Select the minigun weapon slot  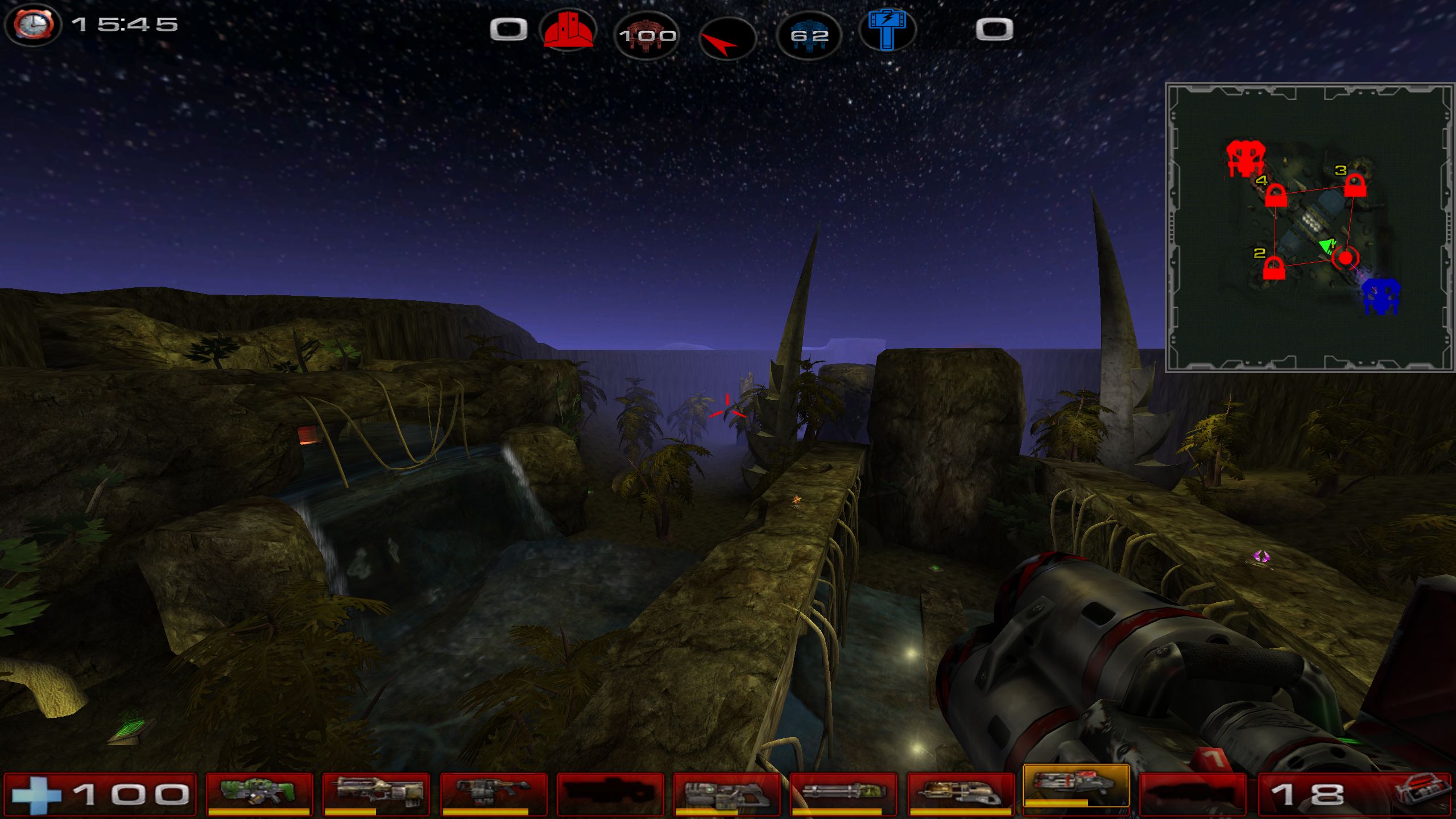point(843,793)
